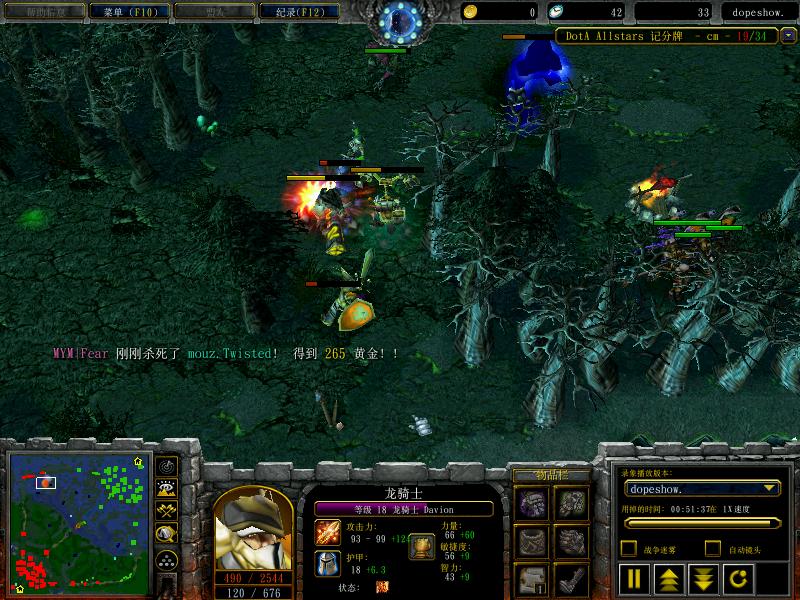
Task: Toggle minimap terrain display (eye icon)
Action: [167, 489]
